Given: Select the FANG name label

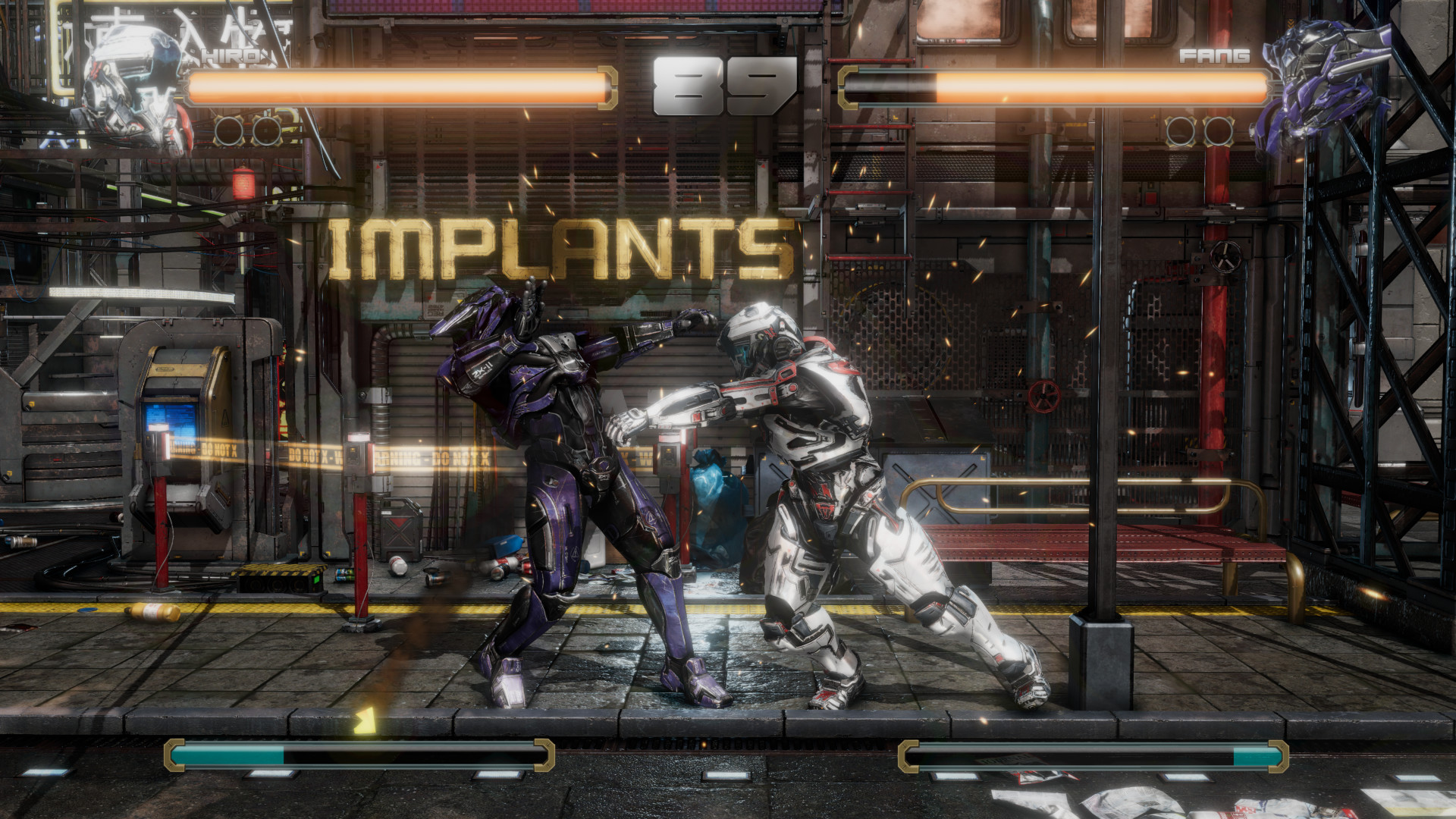Looking at the screenshot, I should (x=1214, y=55).
